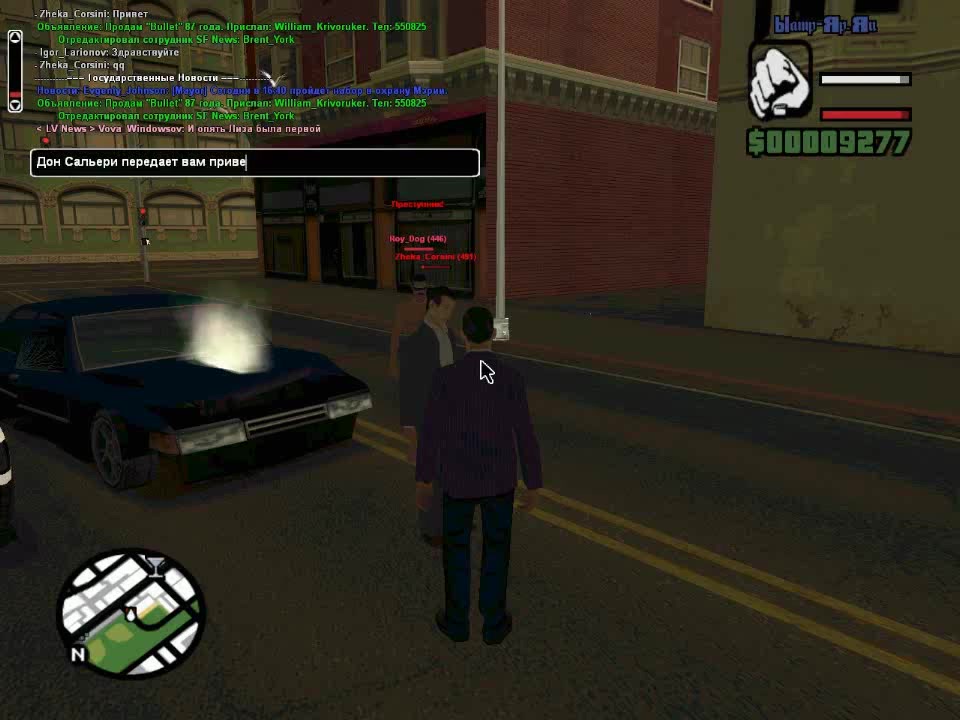Click the LV News chat line
The height and width of the screenshot is (720, 960).
tap(179, 129)
